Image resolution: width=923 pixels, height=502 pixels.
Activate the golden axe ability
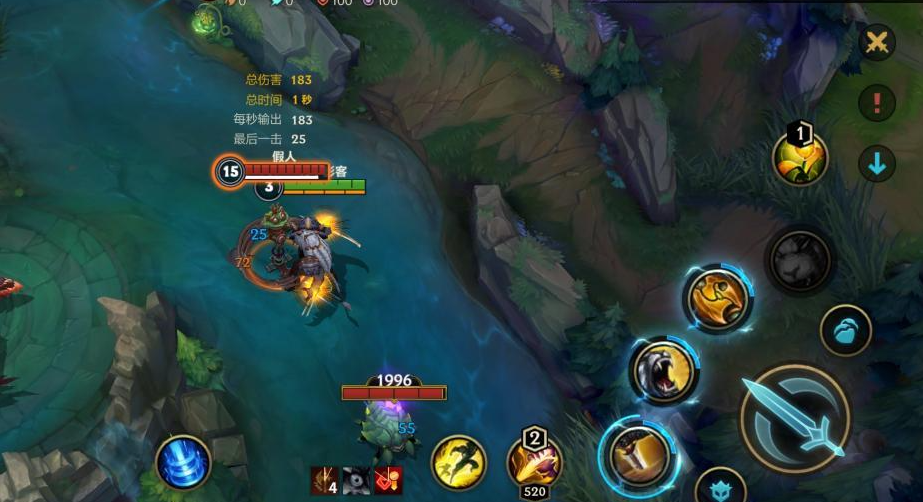(x=717, y=299)
